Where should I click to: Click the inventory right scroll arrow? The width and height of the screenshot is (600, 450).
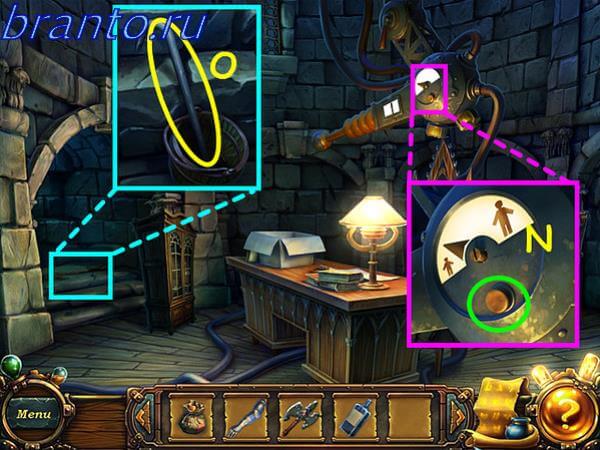pyautogui.click(x=460, y=414)
